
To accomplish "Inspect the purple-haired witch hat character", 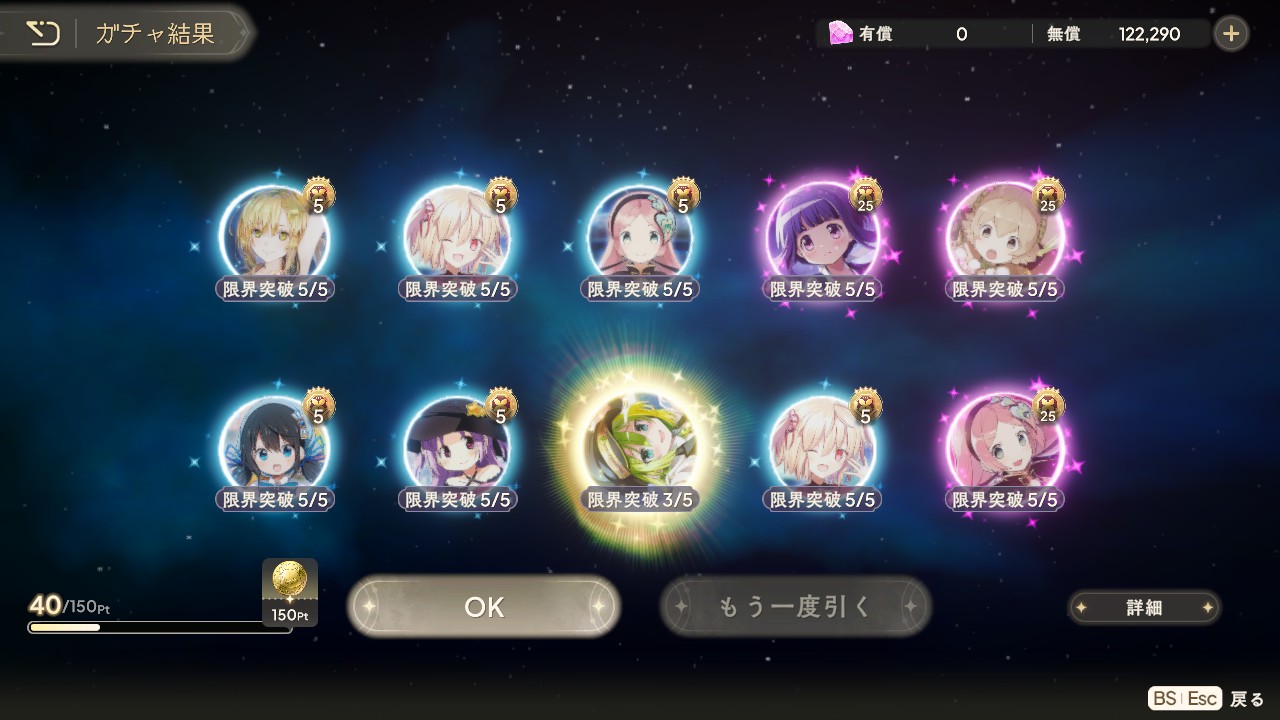I will [x=457, y=446].
